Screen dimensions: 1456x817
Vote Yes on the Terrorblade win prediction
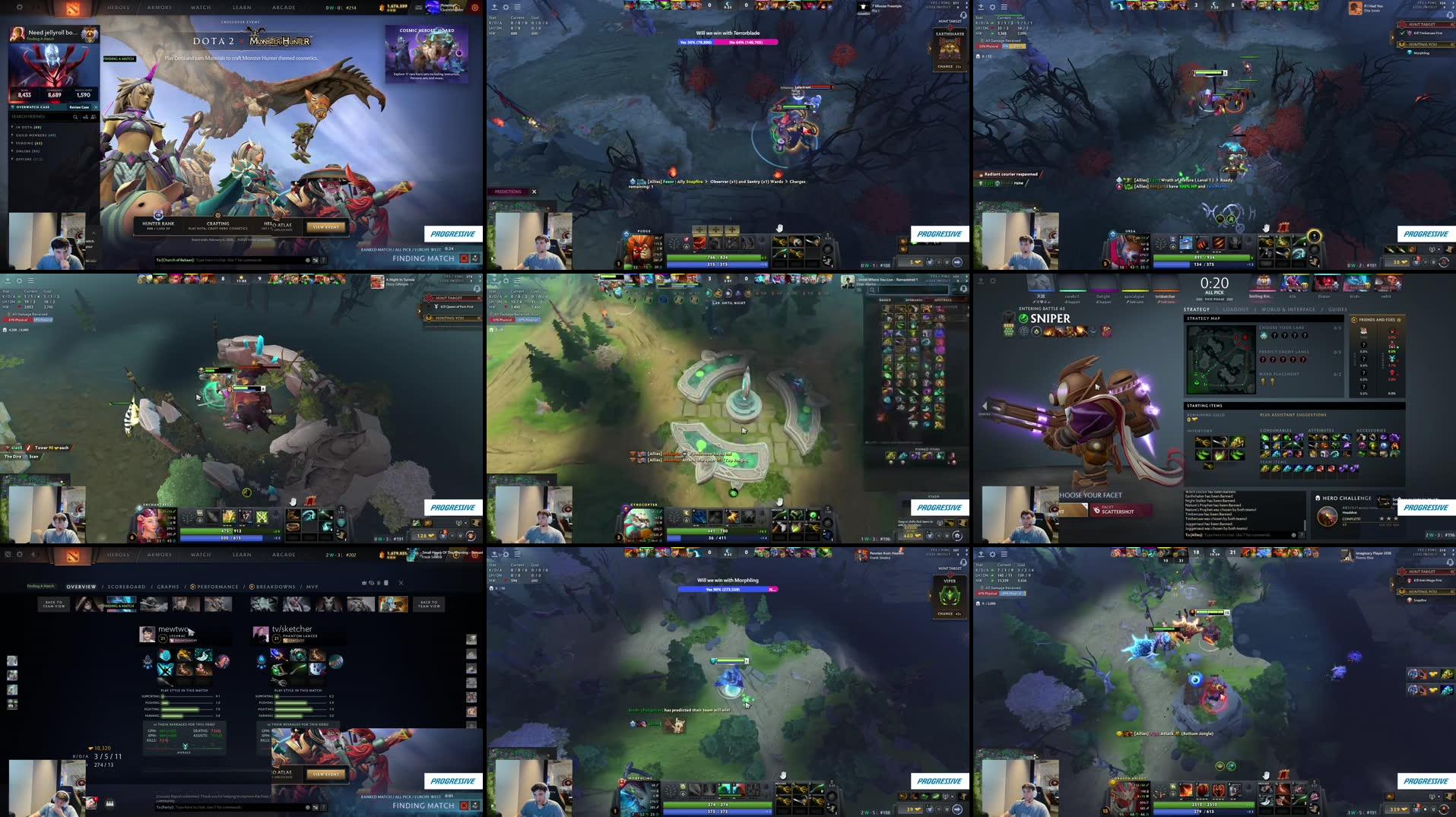[696, 43]
